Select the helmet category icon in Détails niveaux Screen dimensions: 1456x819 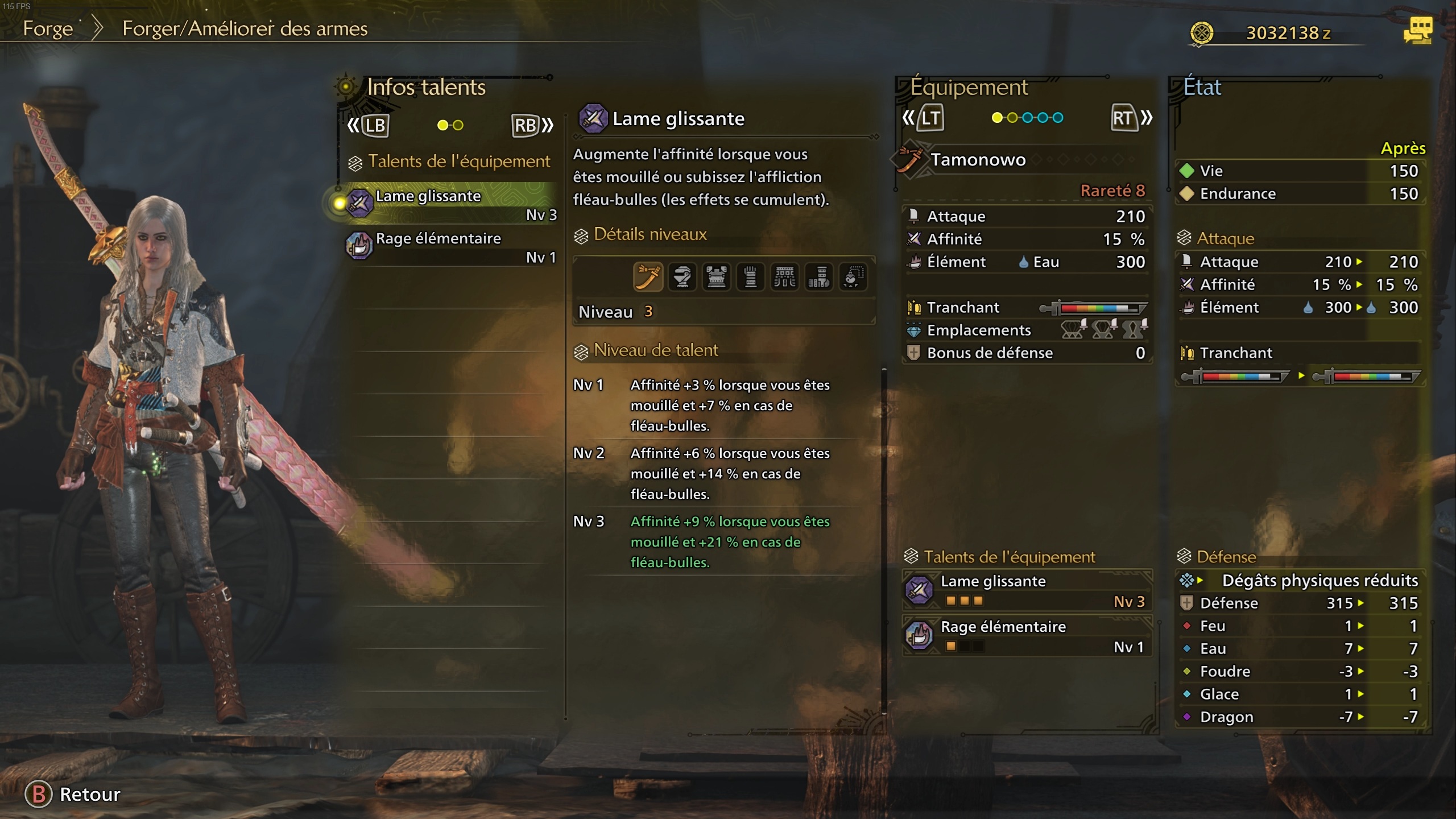coord(682,277)
